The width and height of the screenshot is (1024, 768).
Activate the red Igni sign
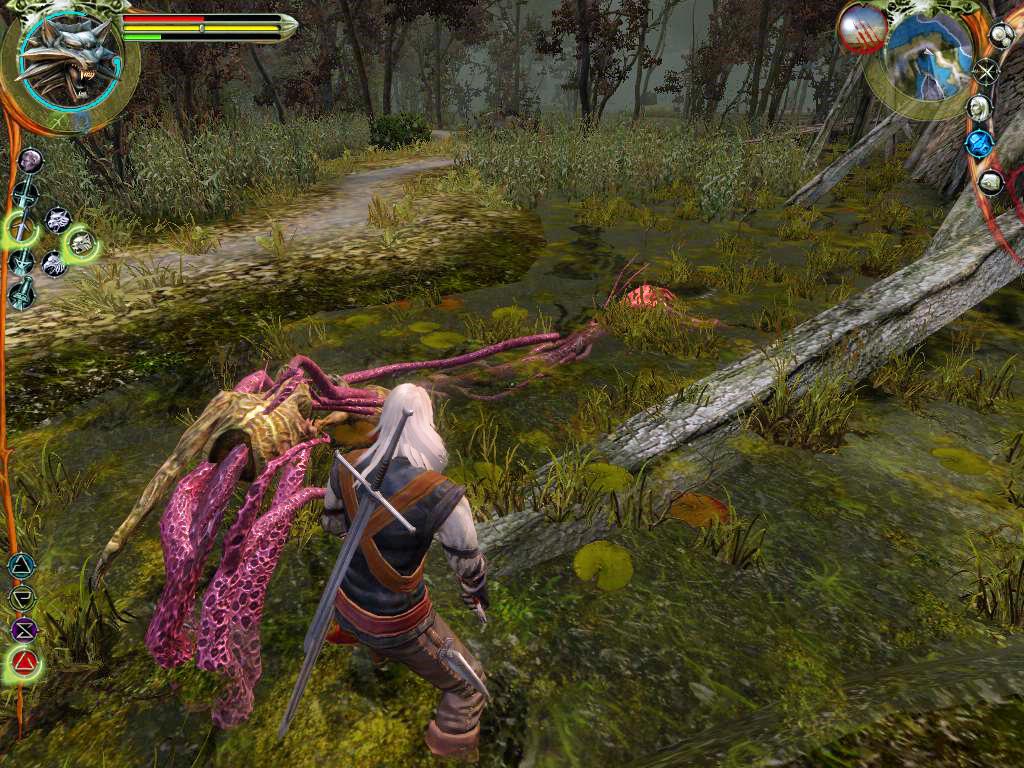[24, 662]
